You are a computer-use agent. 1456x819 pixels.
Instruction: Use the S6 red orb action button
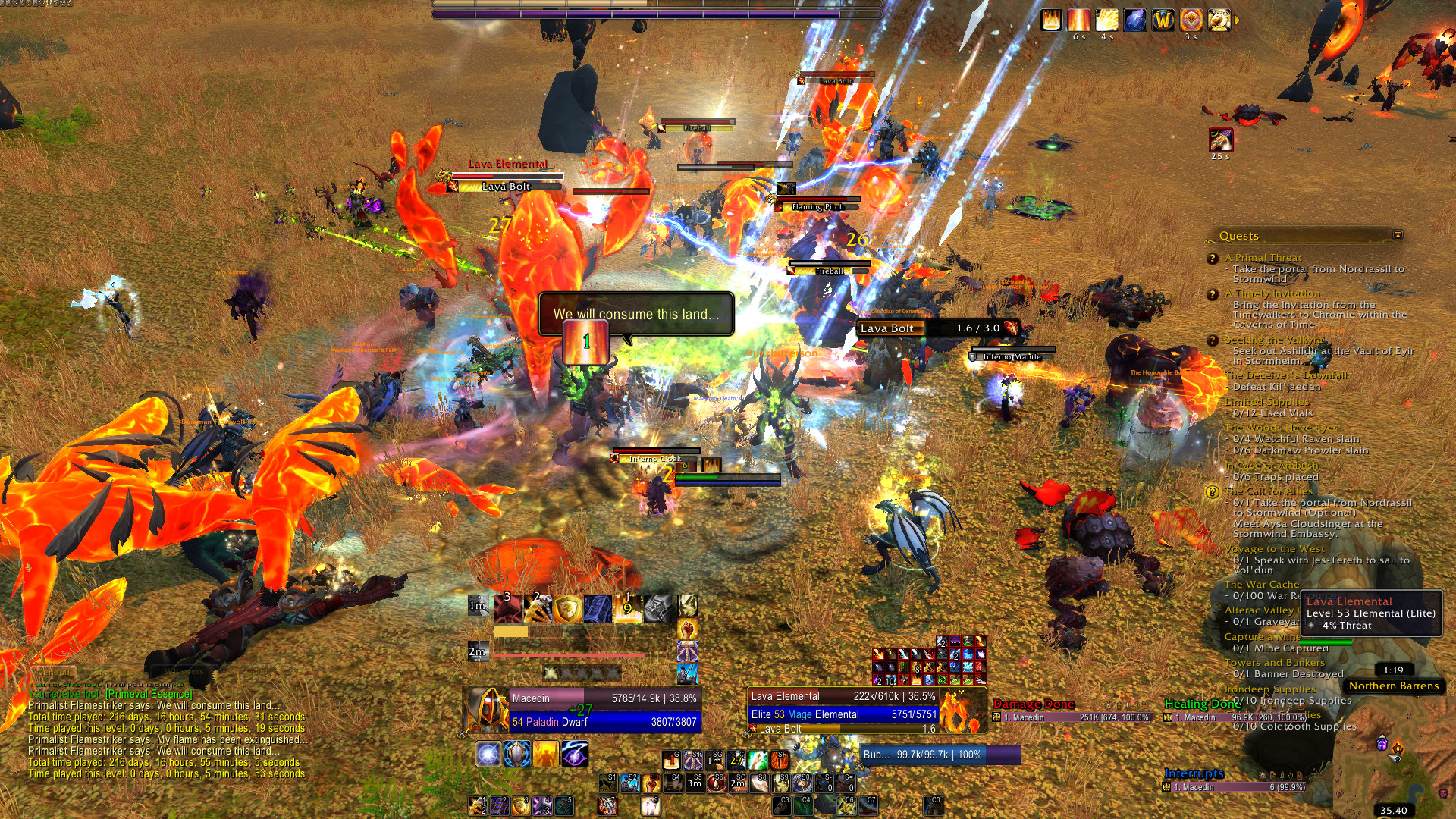pyautogui.click(x=716, y=783)
